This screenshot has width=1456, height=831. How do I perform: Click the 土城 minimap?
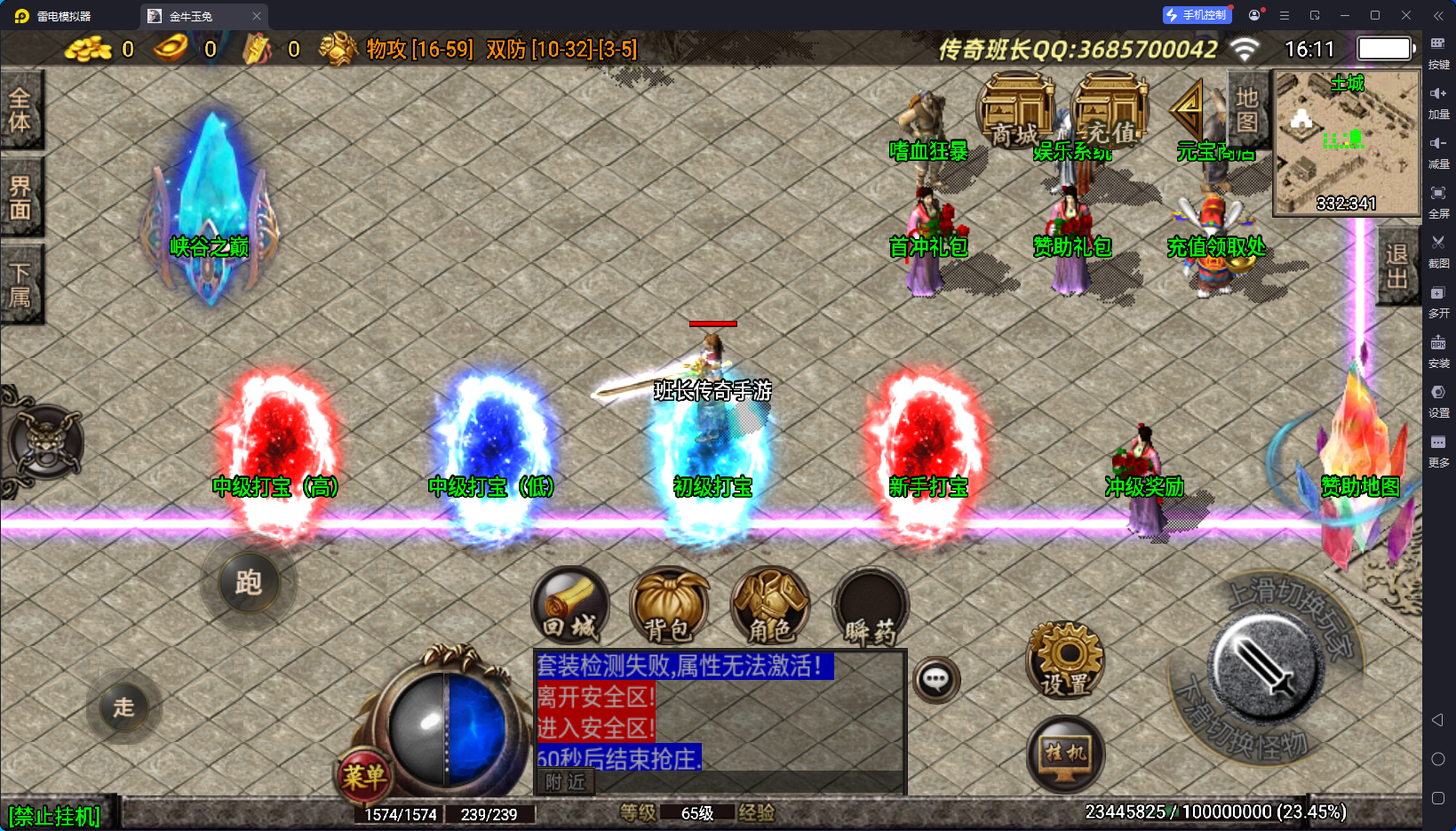(x=1347, y=142)
